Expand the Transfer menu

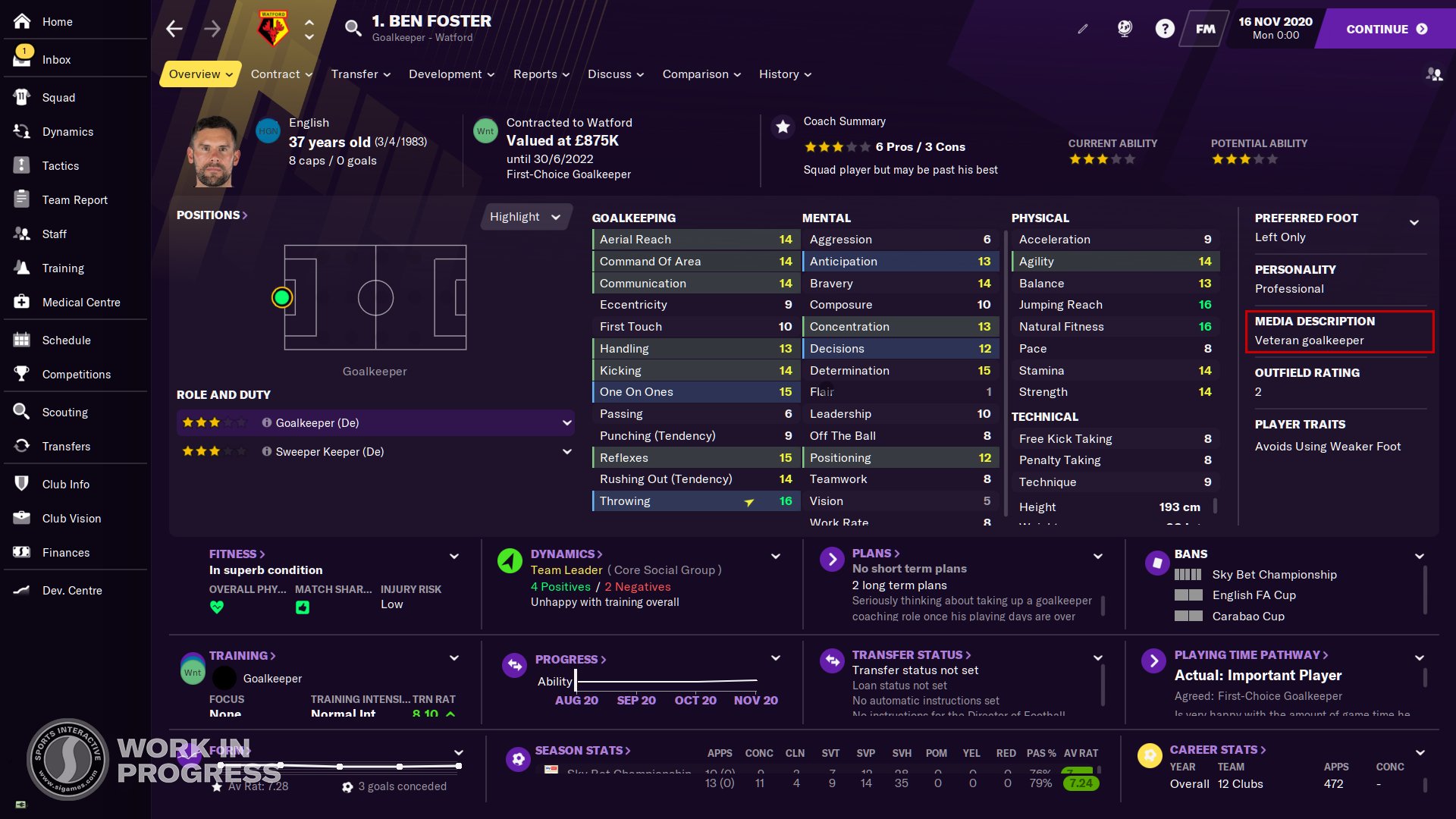pos(360,74)
